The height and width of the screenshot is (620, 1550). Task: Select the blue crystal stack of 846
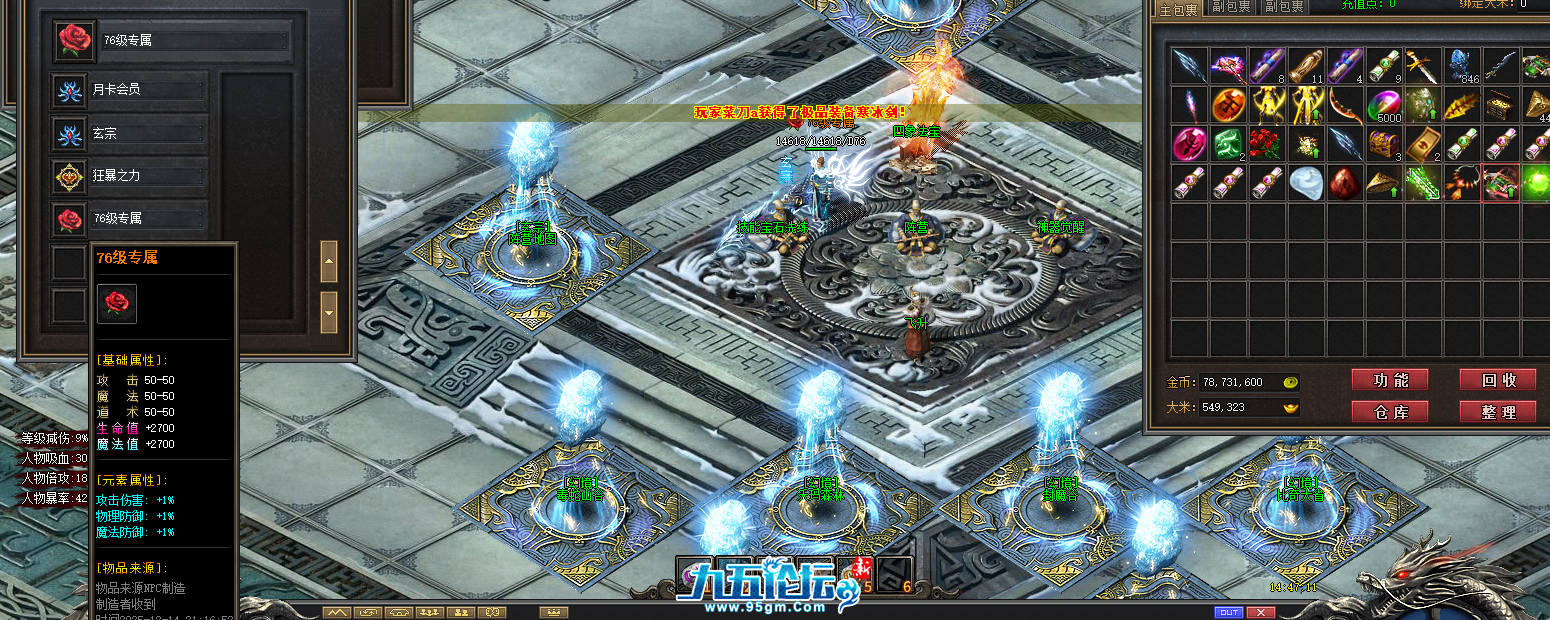[1462, 66]
